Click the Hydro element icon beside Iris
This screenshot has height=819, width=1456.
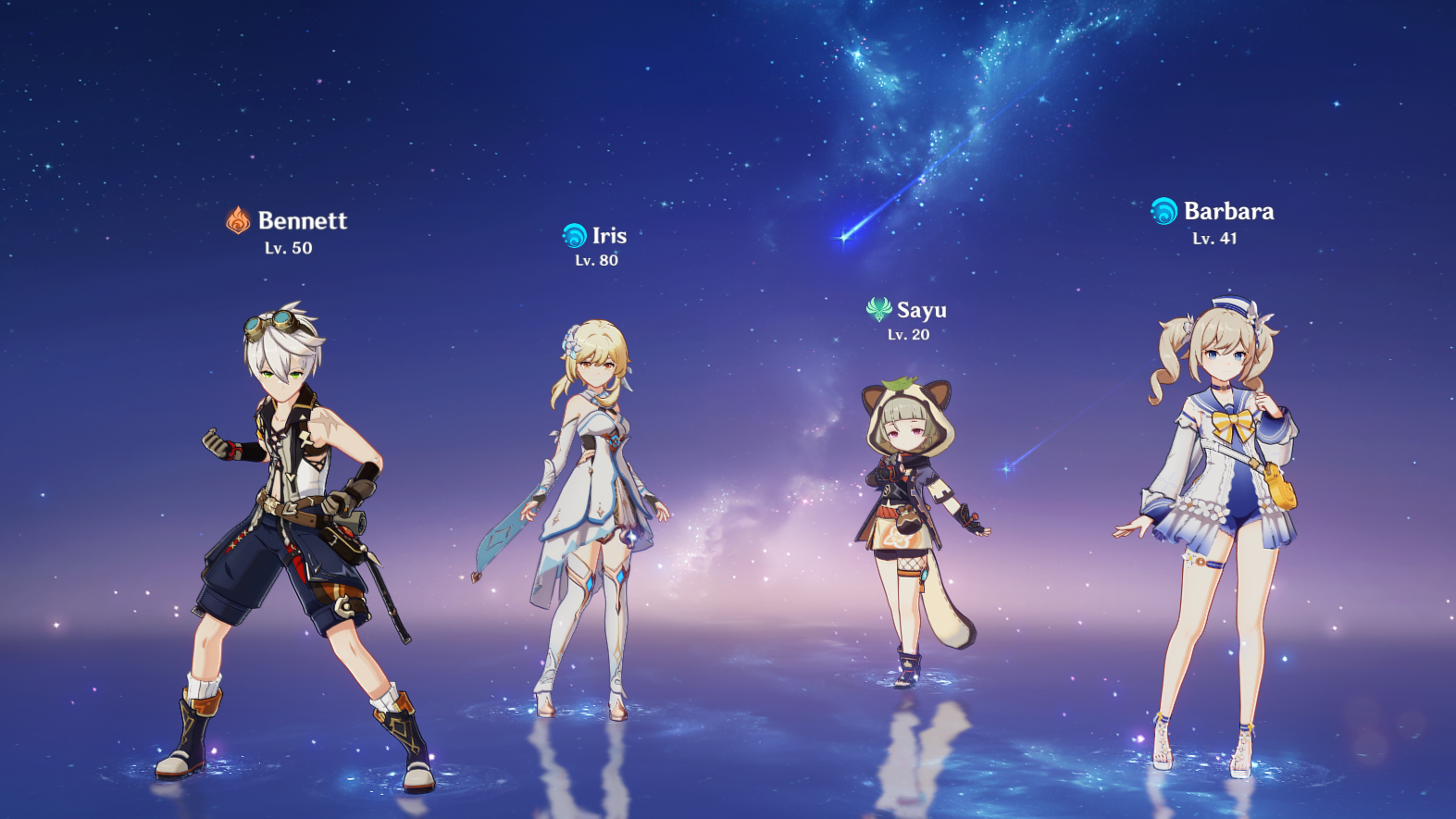pyautogui.click(x=575, y=236)
